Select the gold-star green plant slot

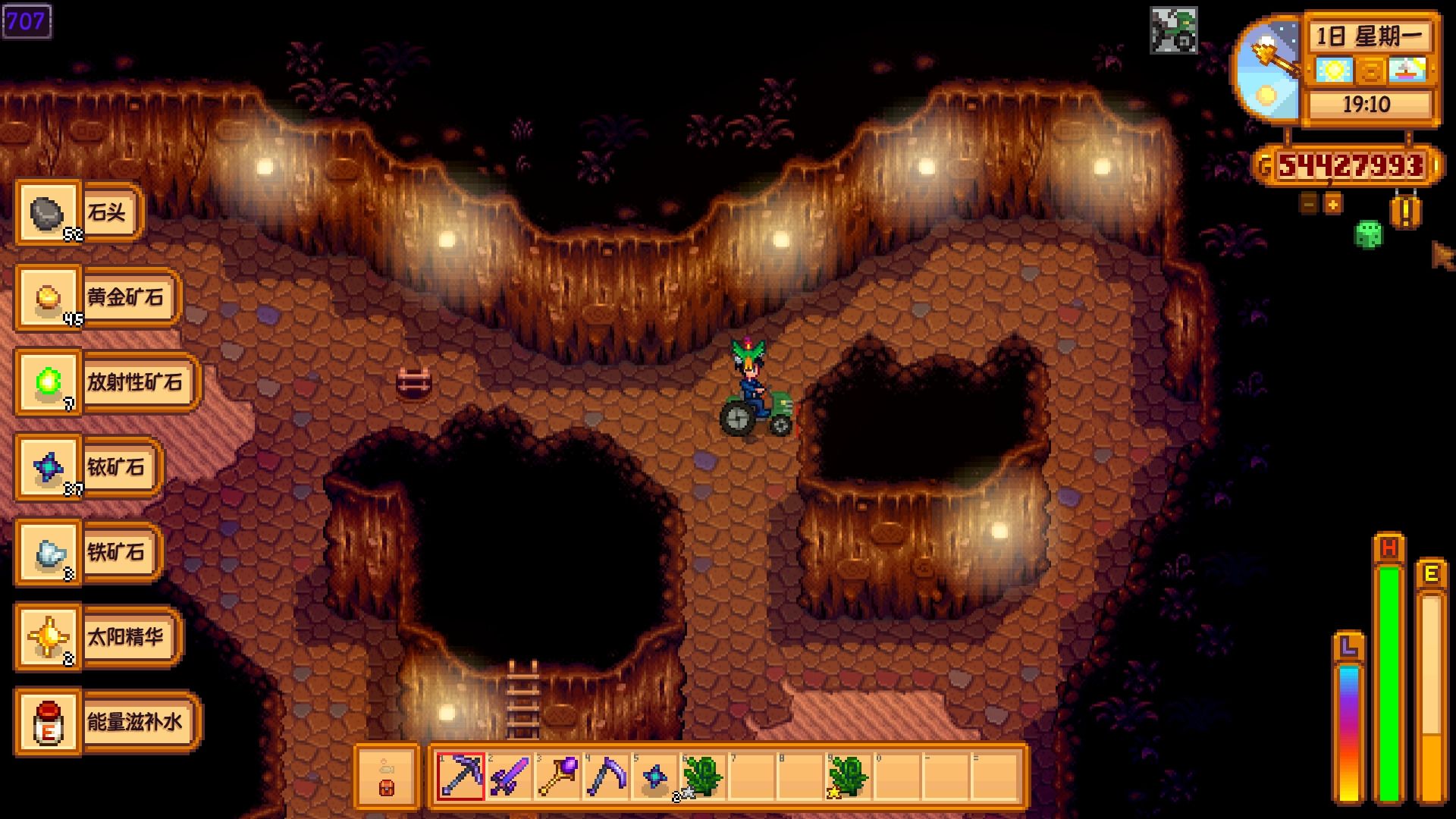(848, 776)
